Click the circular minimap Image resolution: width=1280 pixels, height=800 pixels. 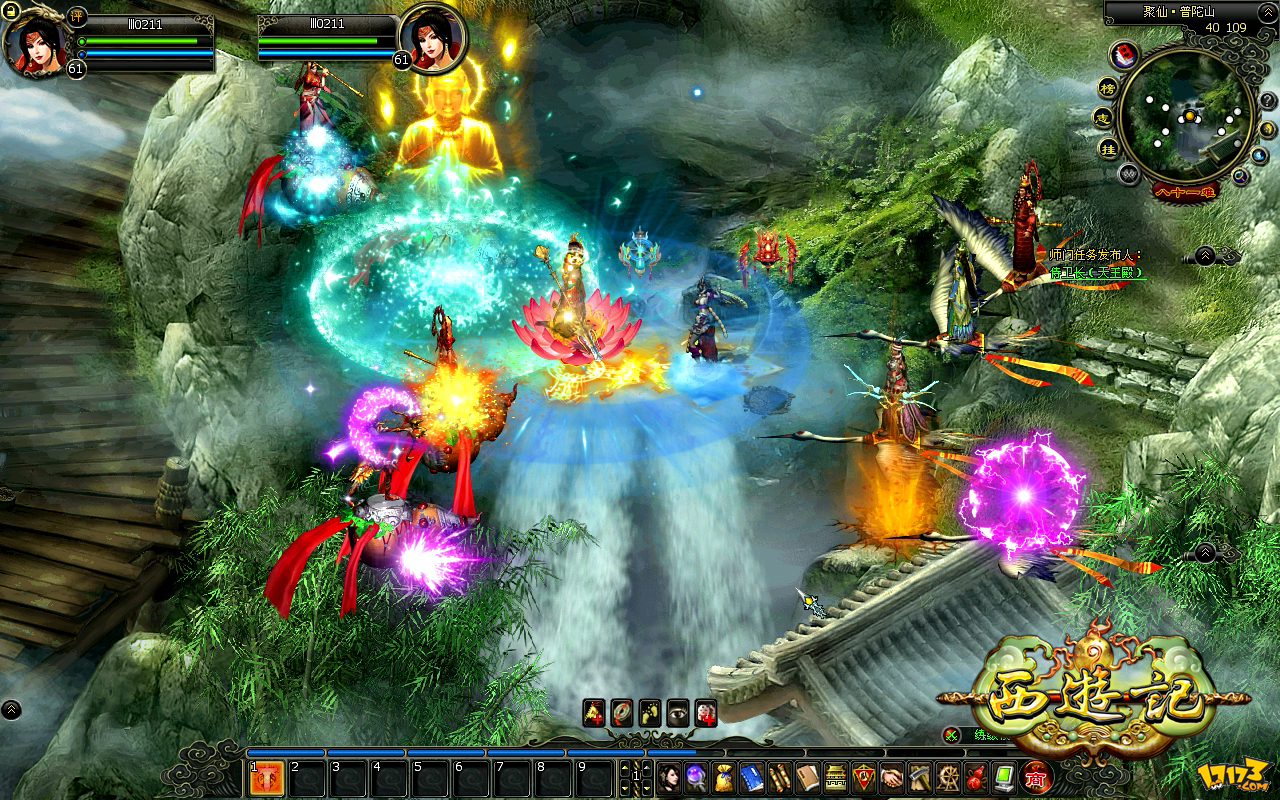click(1187, 114)
